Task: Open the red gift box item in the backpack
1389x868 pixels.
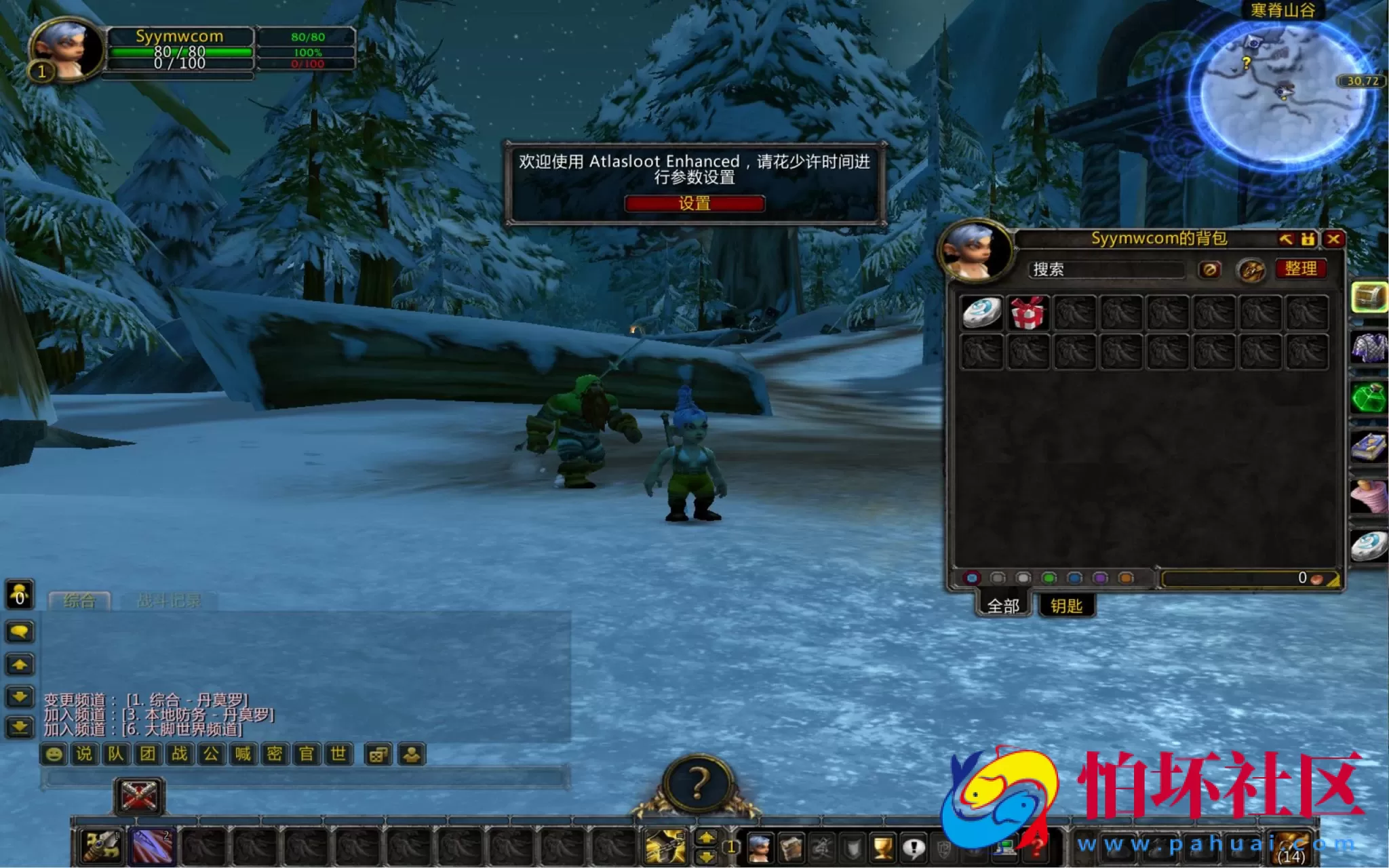Action: click(x=1028, y=313)
